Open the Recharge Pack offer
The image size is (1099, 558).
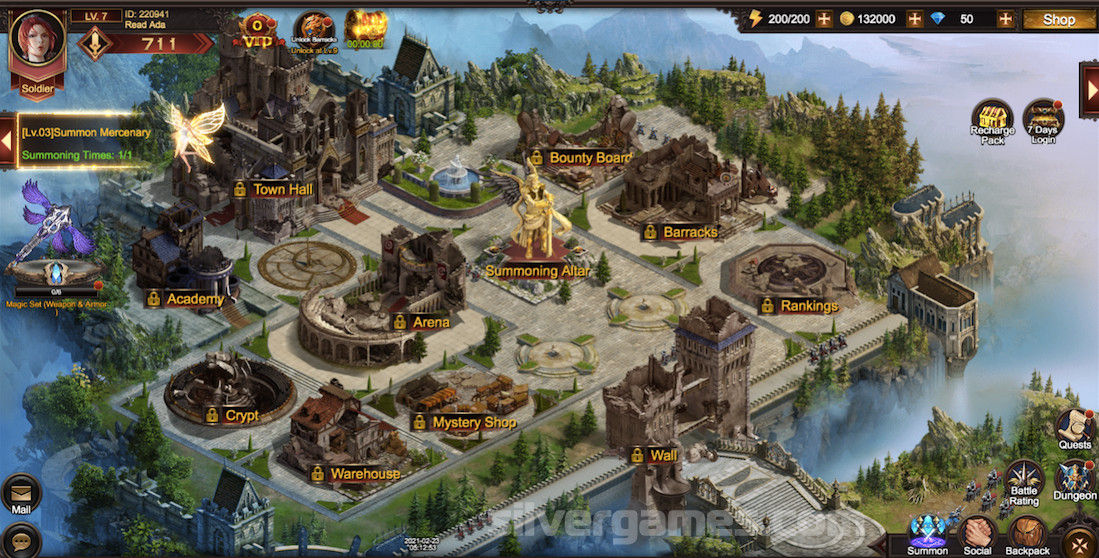pos(992,121)
